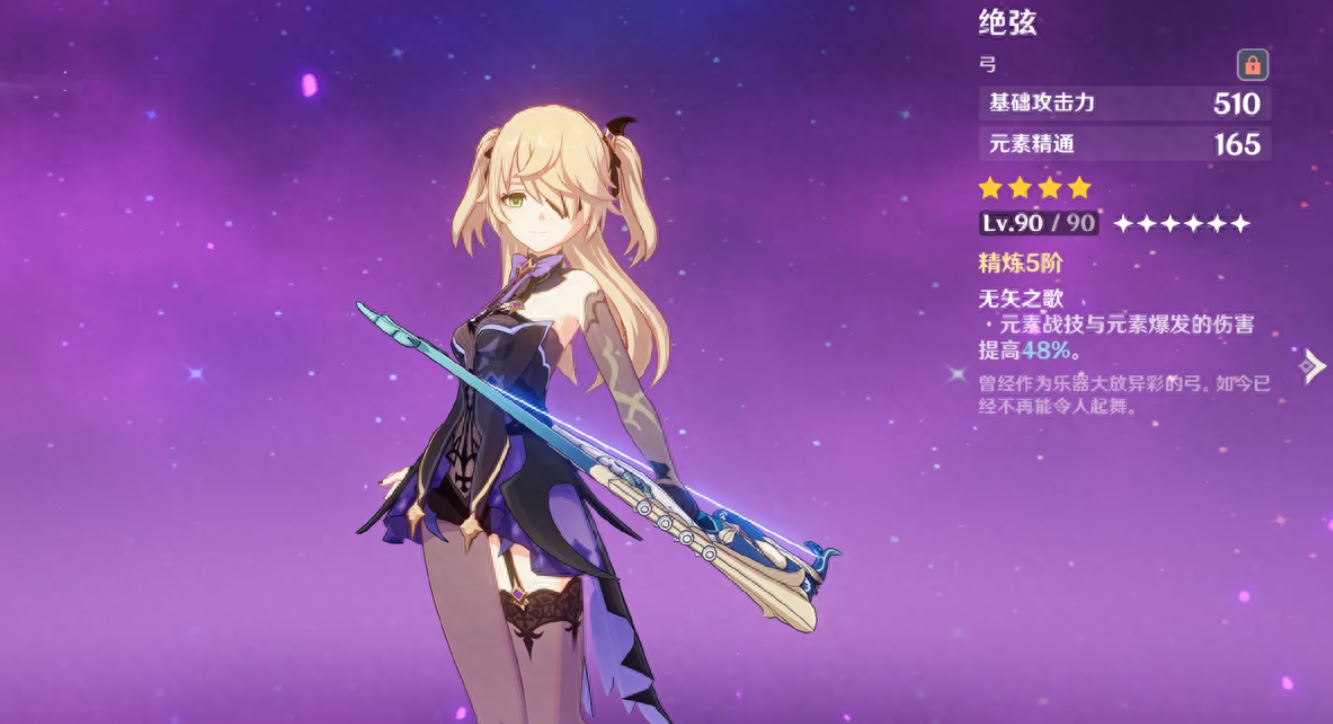Screen dimensions: 1333x724
Task: Click the third refinement star
Action: click(1169, 223)
